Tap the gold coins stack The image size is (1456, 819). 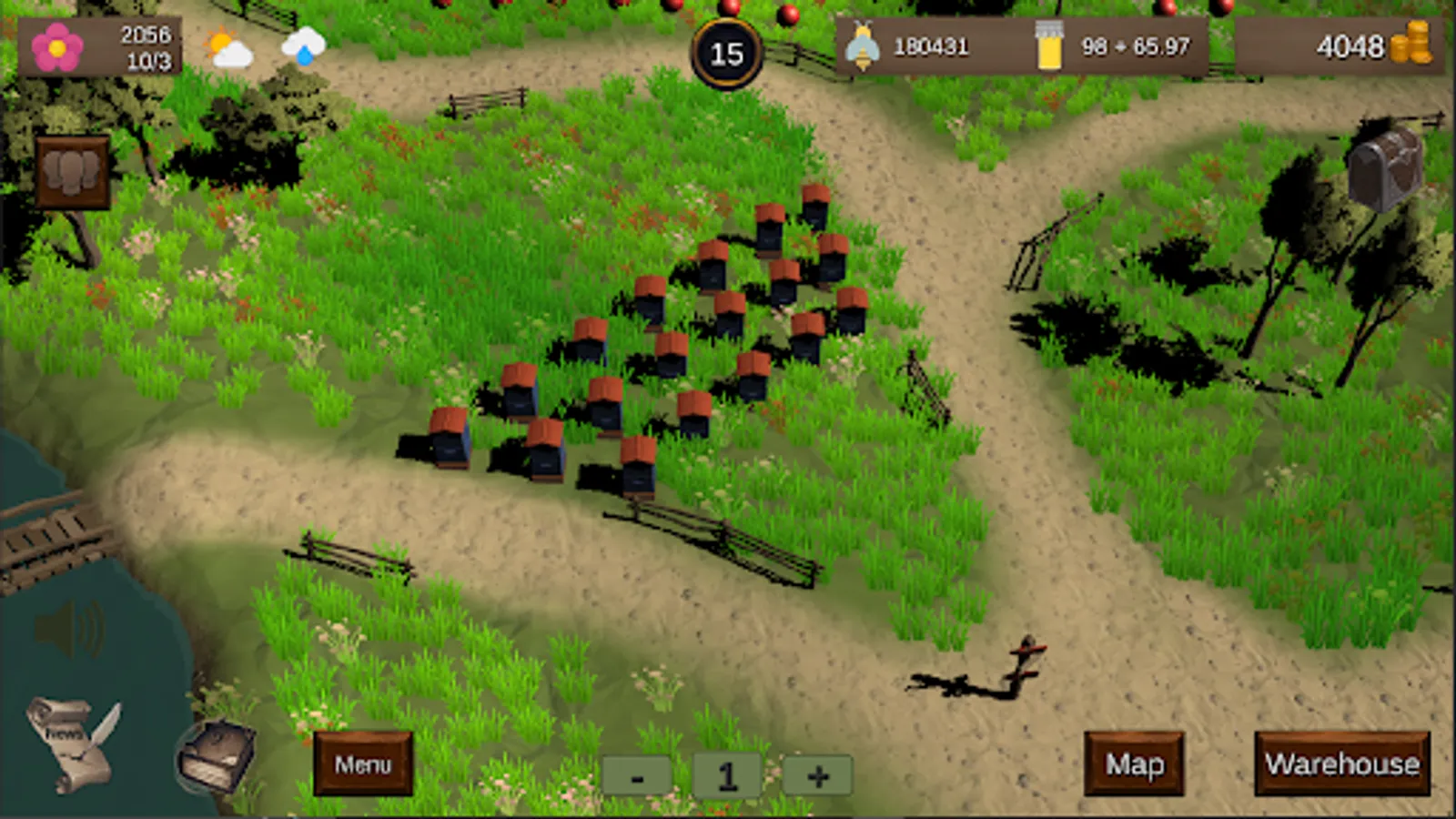(1410, 44)
